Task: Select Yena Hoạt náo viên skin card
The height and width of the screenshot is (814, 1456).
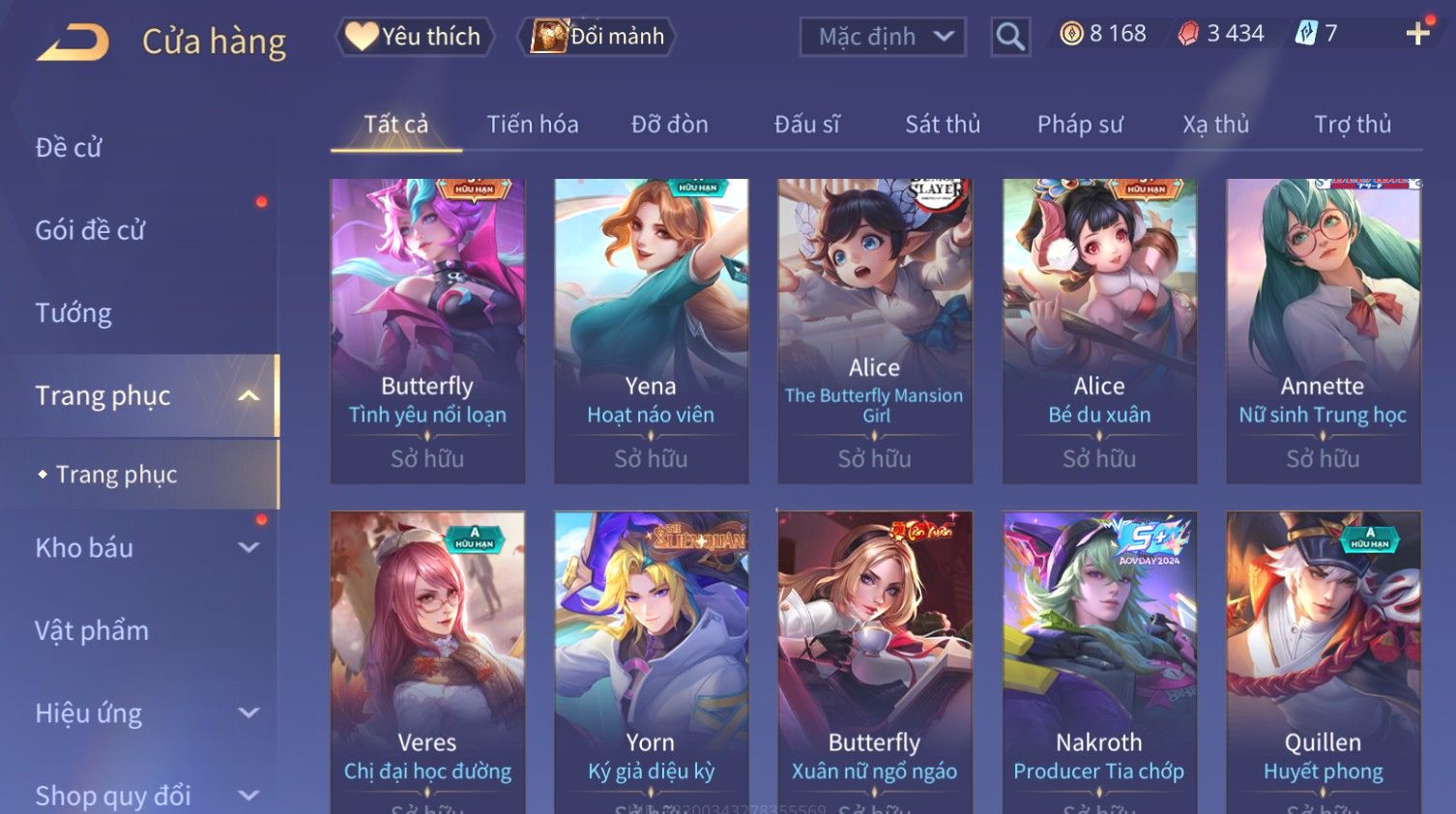Action: pos(651,330)
